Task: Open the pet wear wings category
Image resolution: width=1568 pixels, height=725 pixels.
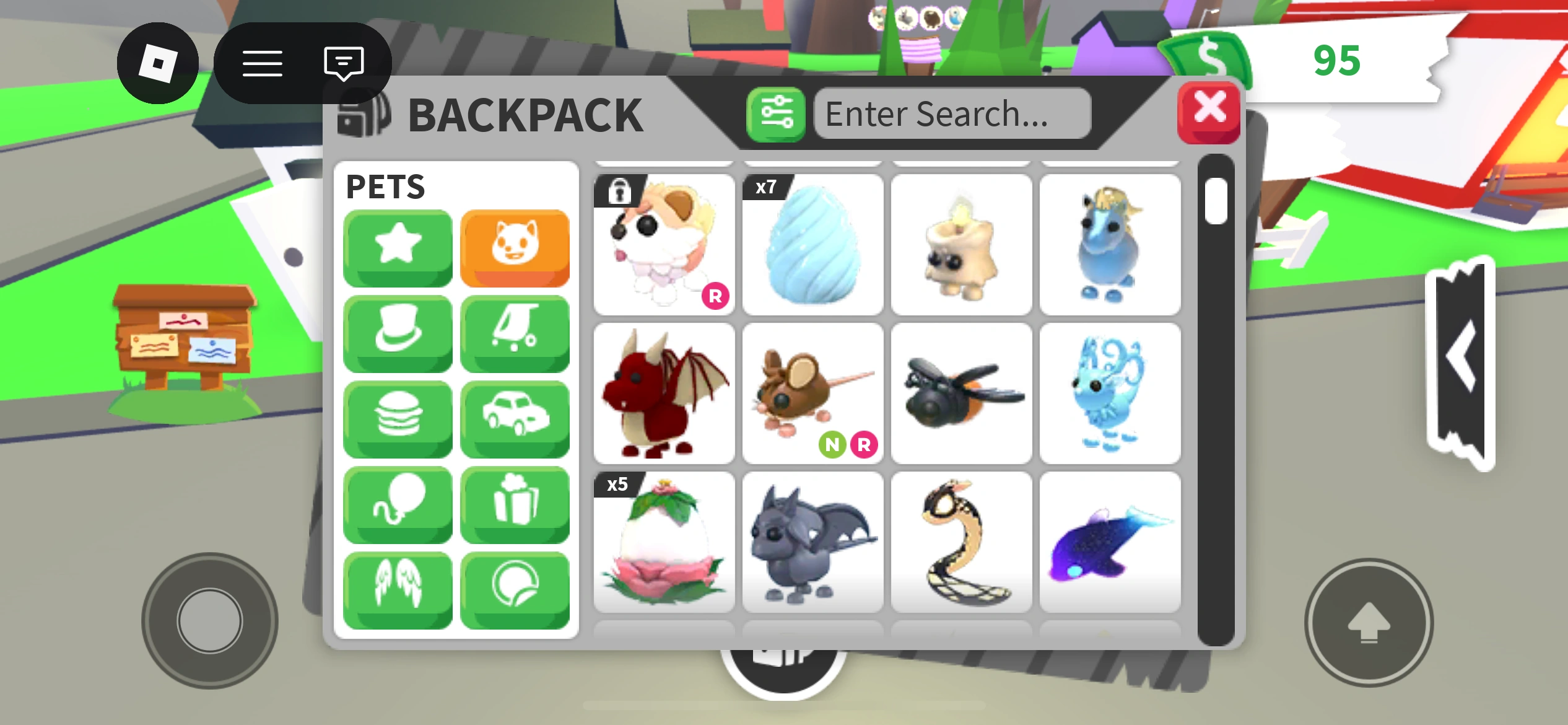Action: click(x=397, y=587)
